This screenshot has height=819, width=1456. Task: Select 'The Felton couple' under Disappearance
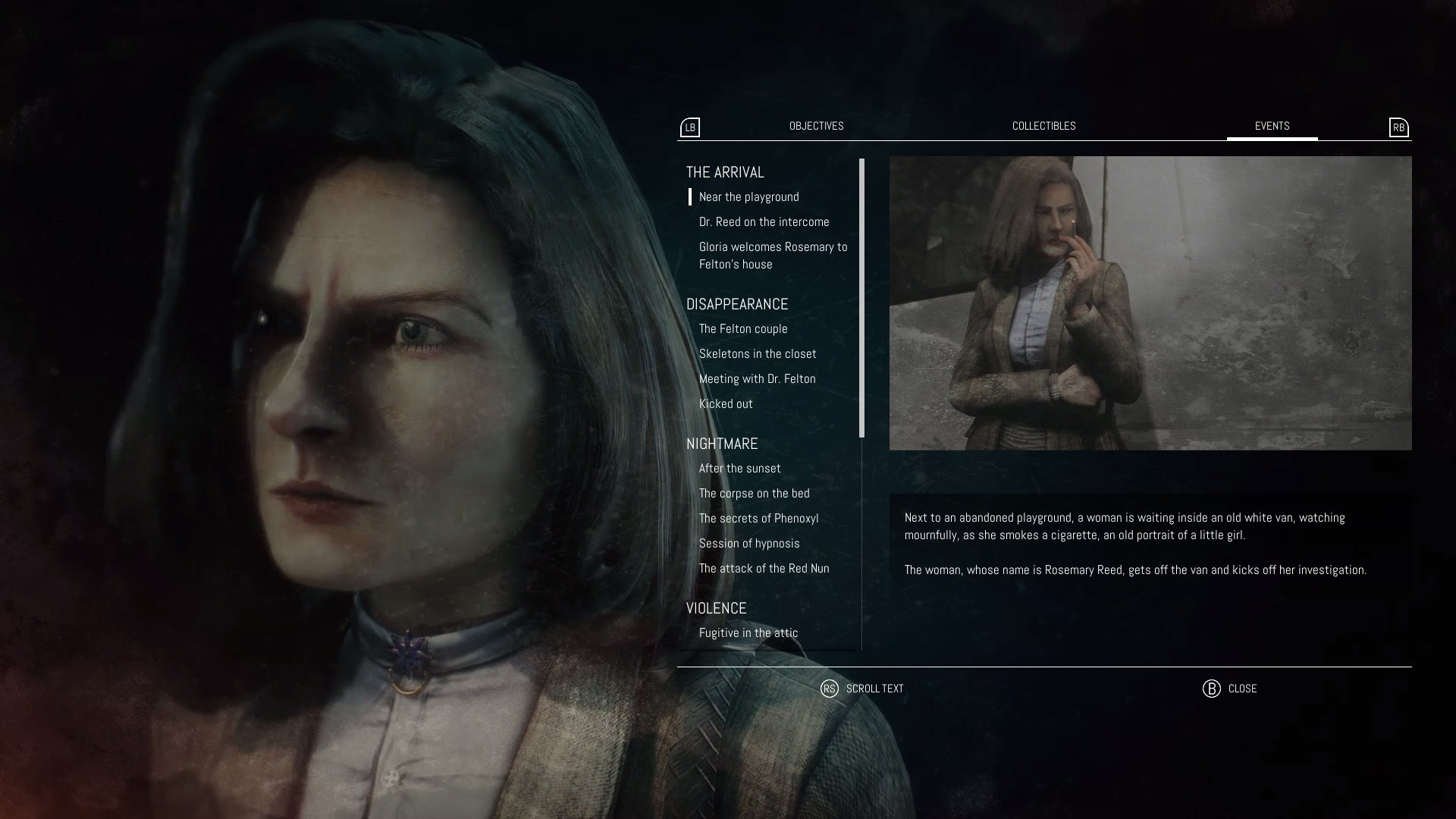click(x=743, y=328)
